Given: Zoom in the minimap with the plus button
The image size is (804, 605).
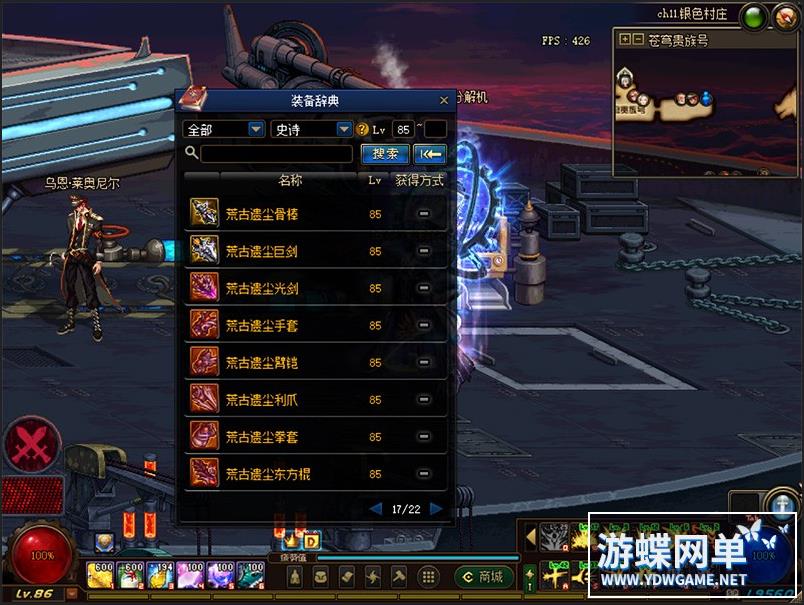Looking at the screenshot, I should (625, 40).
